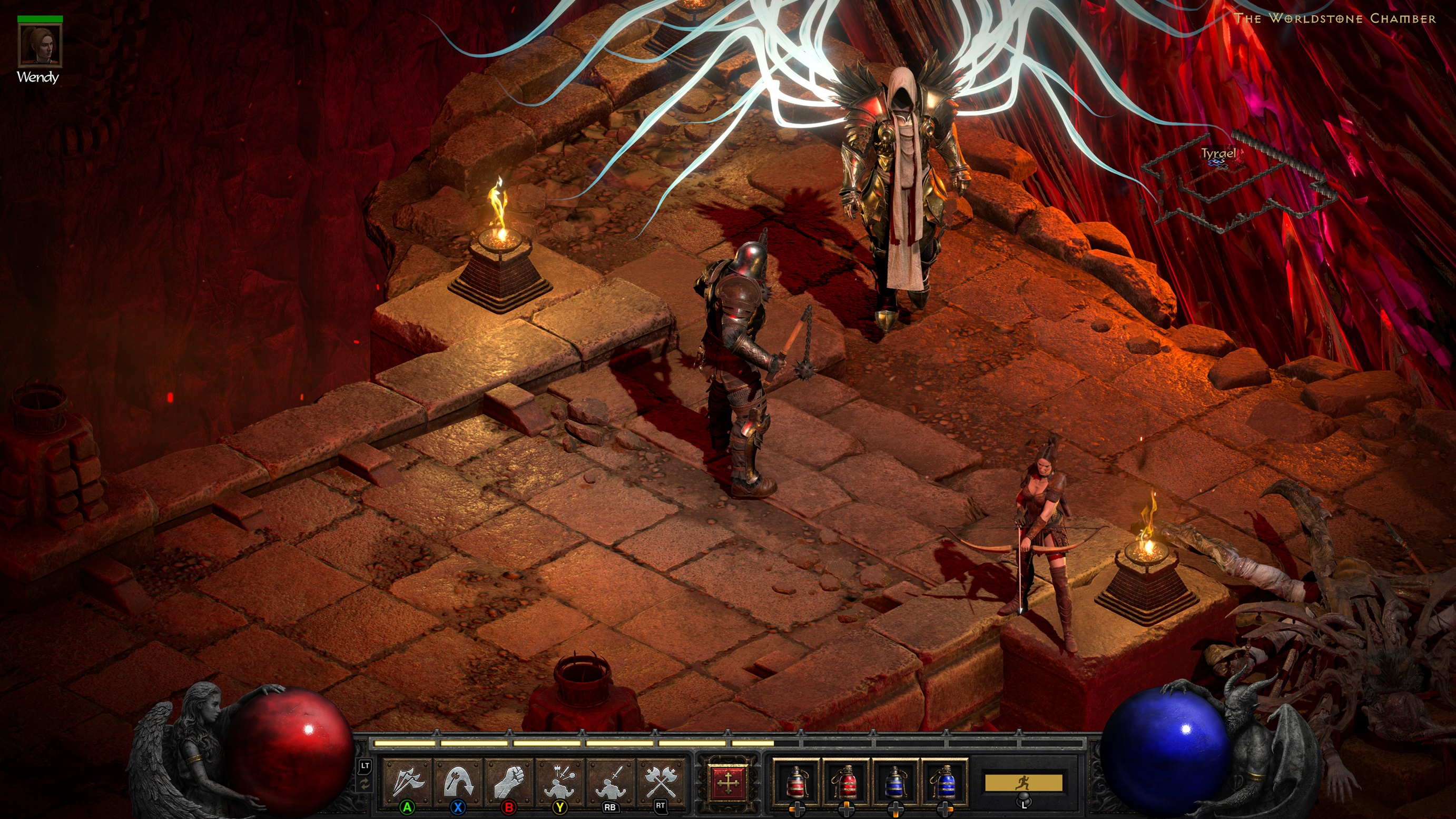The image size is (1456, 819).
Task: Use the leap arc skill icon
Action: coord(458,781)
